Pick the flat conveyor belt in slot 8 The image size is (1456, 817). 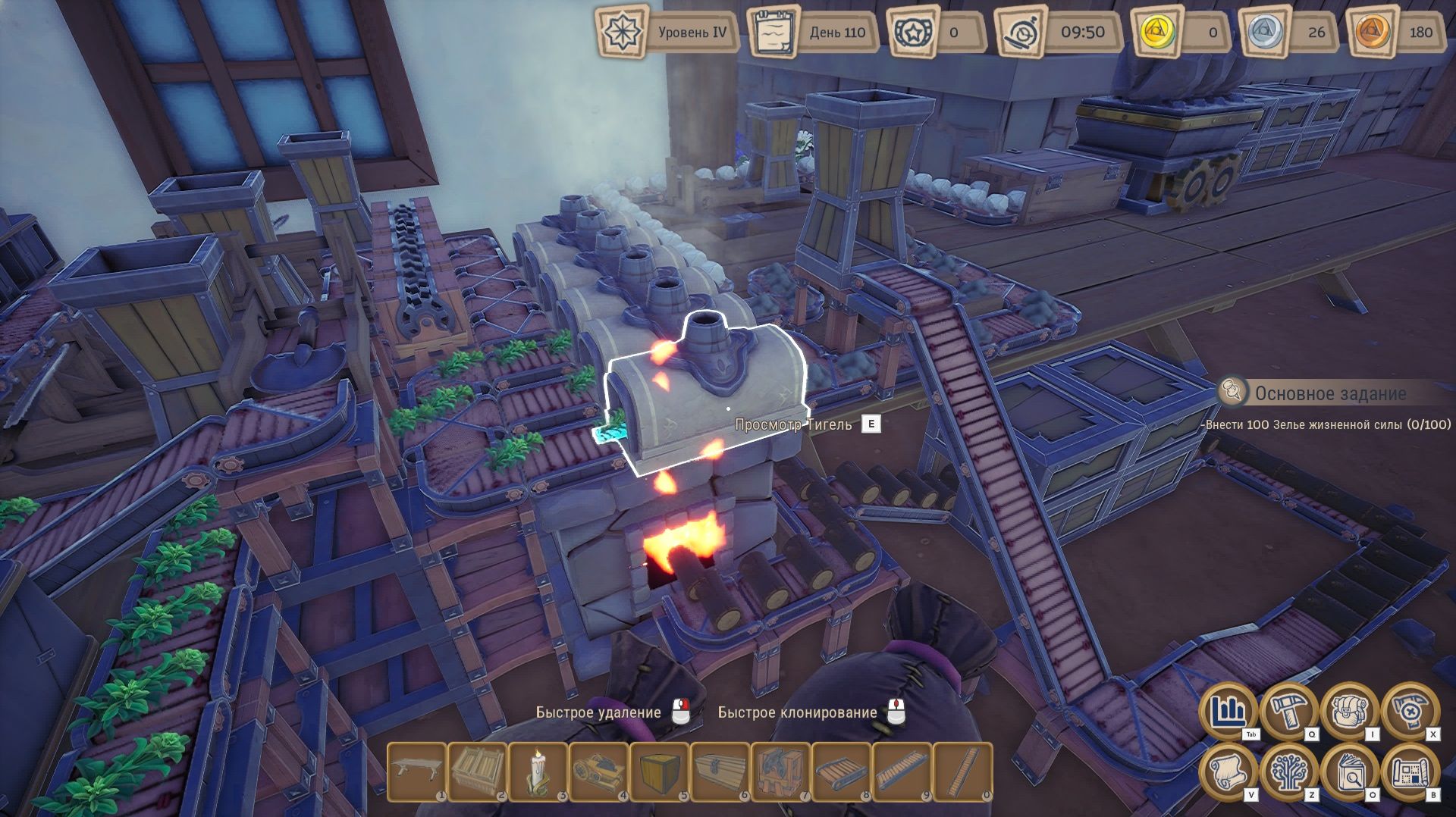click(842, 771)
